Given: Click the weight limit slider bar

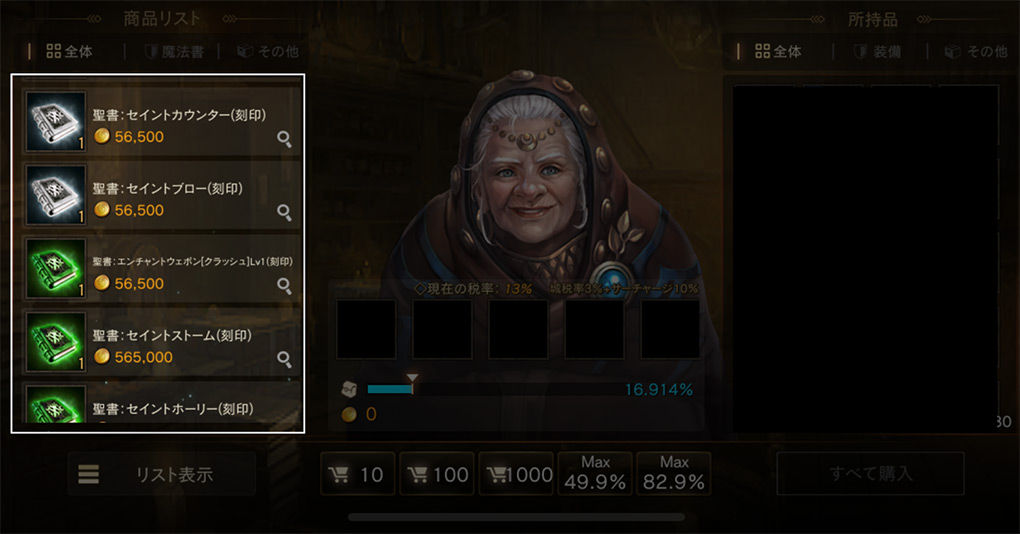Looking at the screenshot, I should (x=490, y=389).
